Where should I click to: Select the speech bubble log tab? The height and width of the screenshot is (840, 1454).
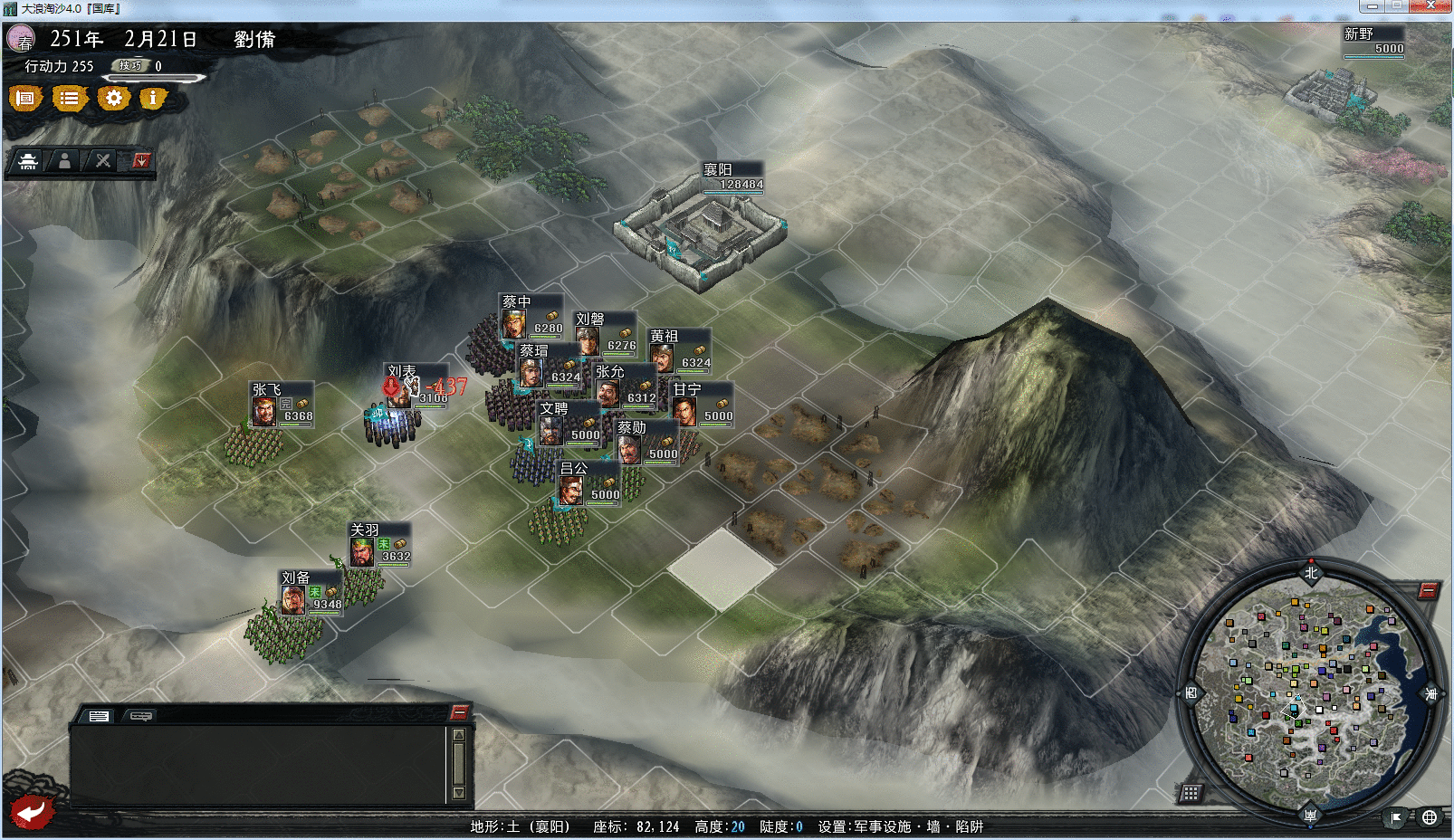pyautogui.click(x=140, y=716)
